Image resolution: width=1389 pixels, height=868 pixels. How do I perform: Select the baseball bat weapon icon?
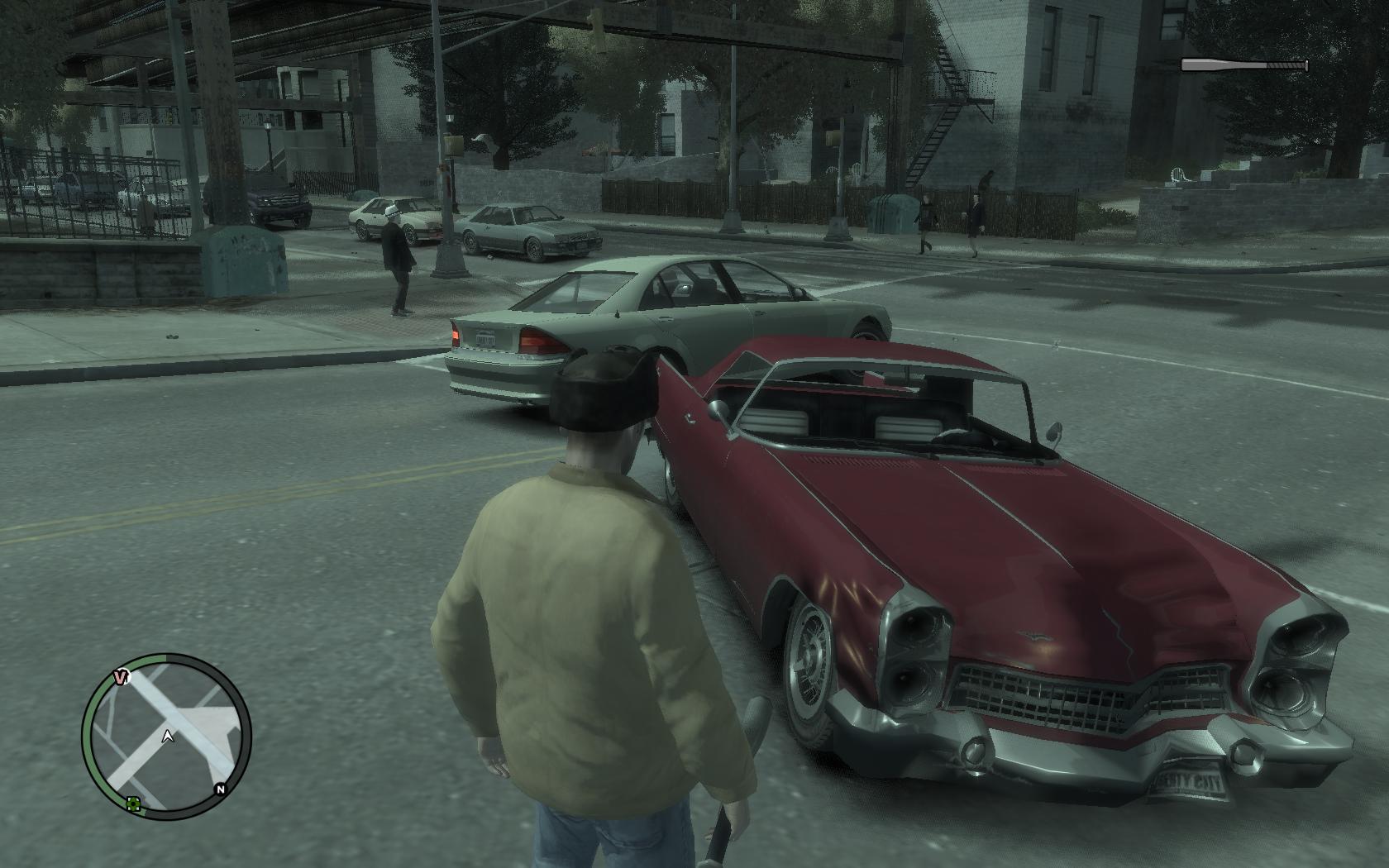pos(1243,65)
